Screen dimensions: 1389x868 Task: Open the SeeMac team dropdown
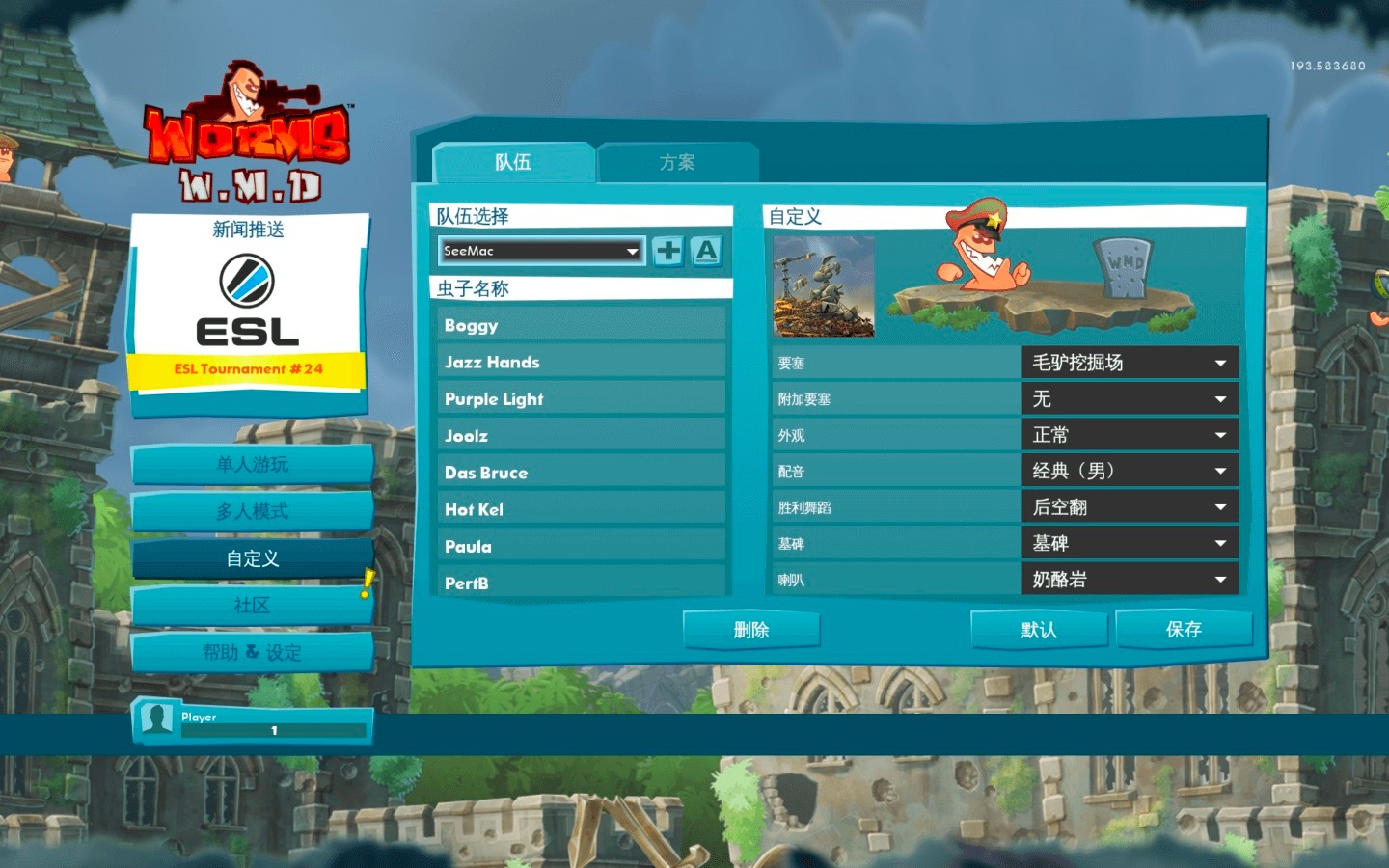[541, 251]
